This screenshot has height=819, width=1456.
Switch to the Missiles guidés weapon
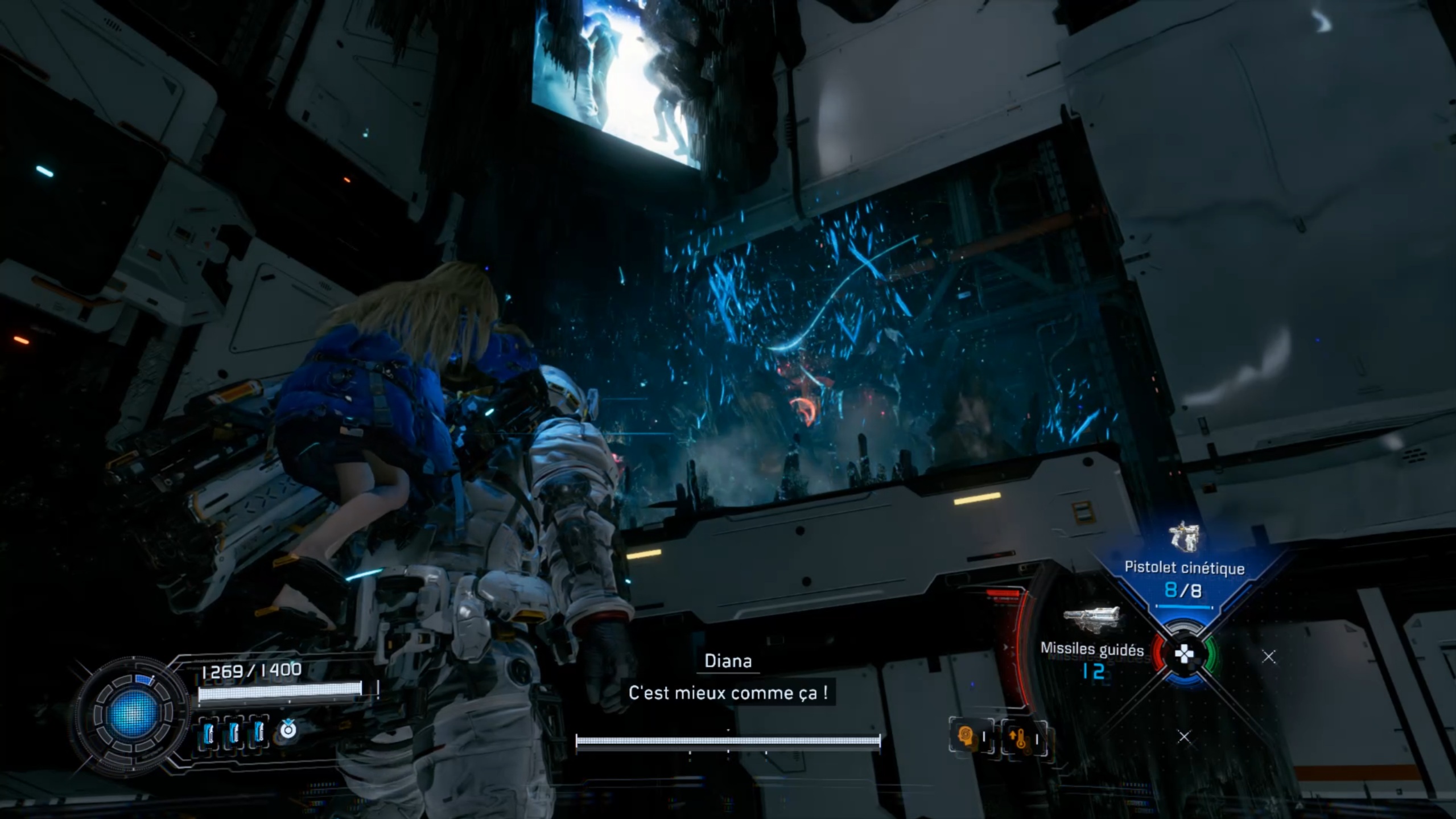[1091, 644]
